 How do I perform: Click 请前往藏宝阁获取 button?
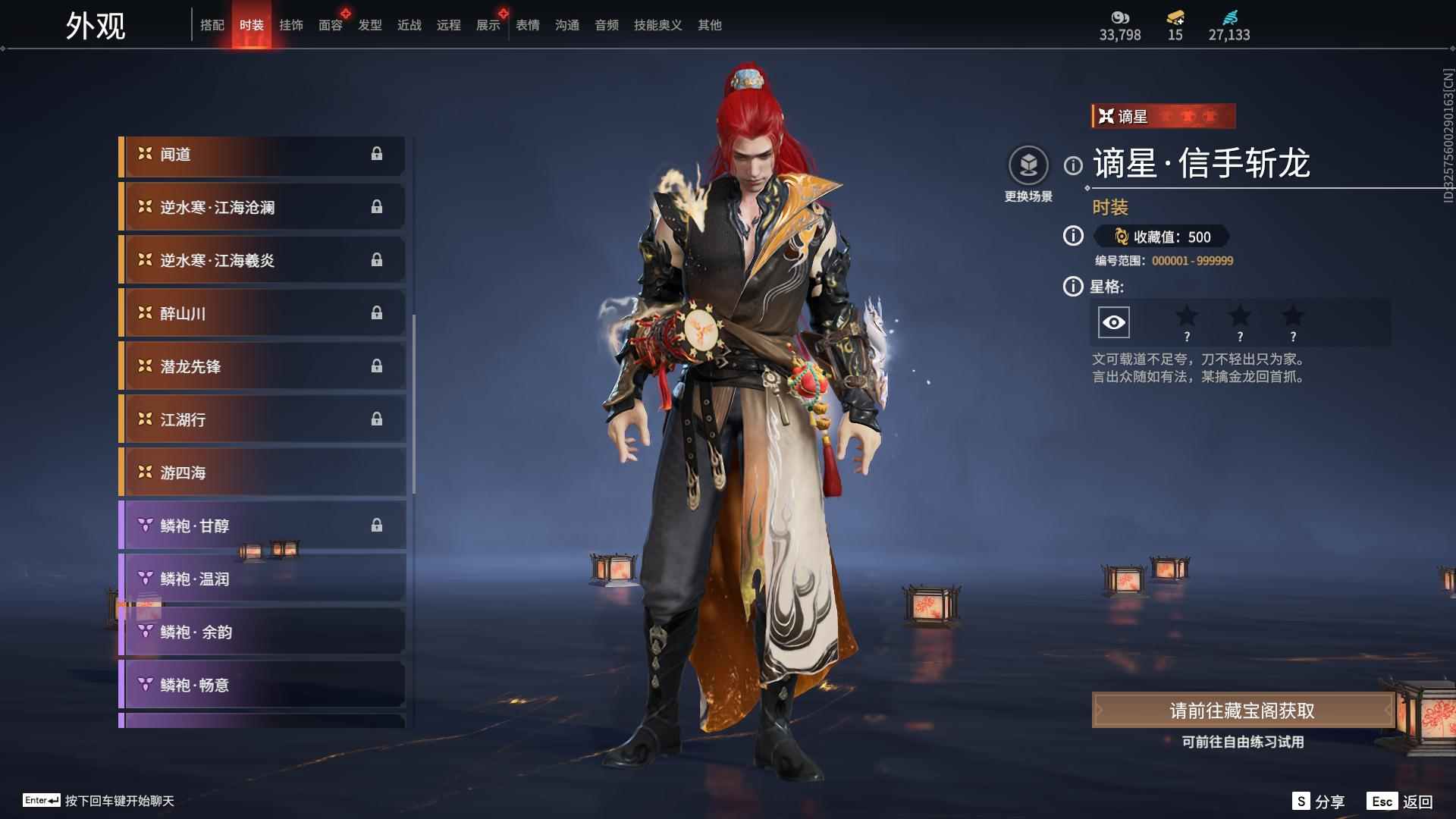1242,711
